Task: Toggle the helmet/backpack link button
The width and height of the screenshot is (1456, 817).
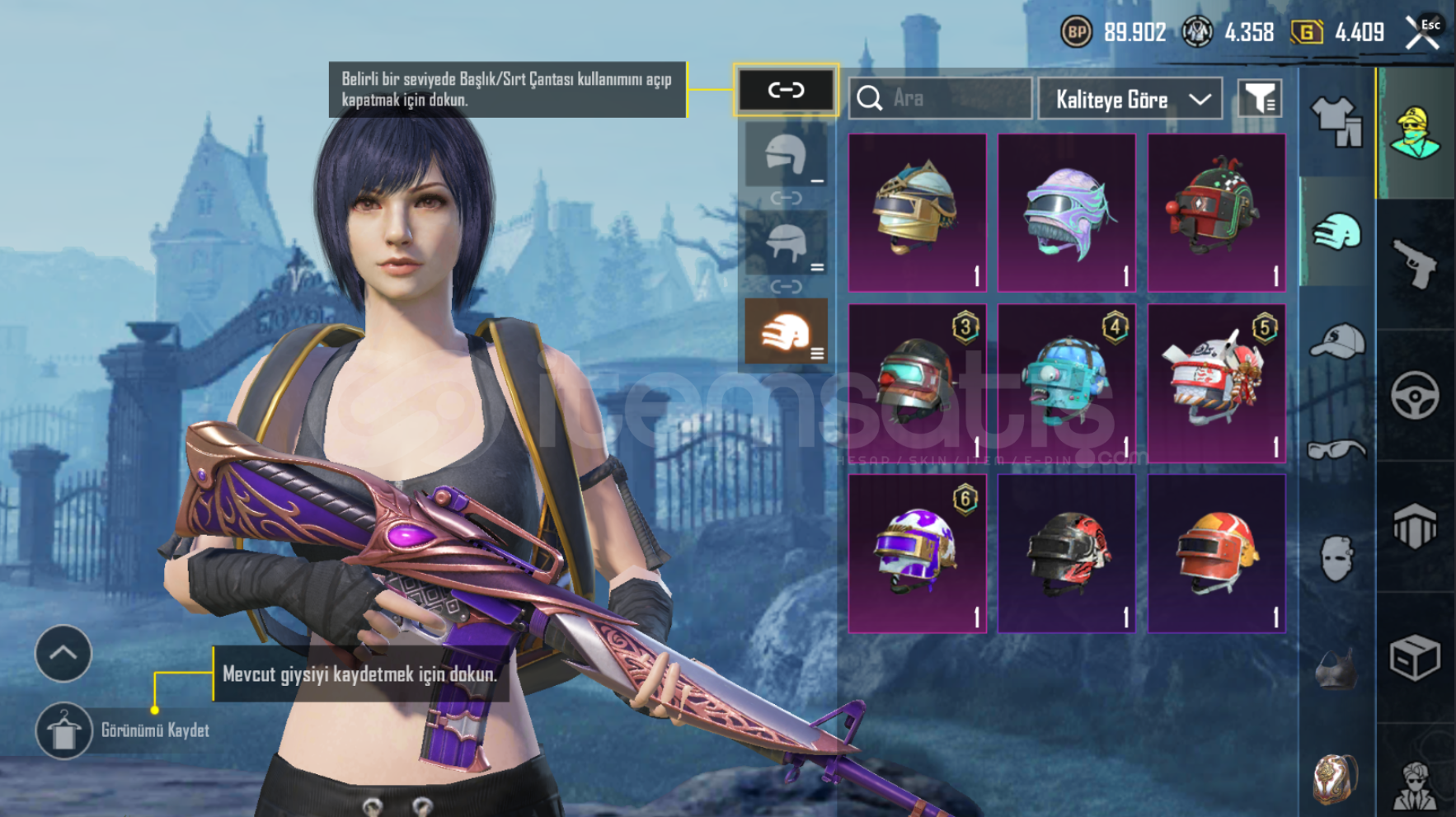Action: [x=786, y=90]
